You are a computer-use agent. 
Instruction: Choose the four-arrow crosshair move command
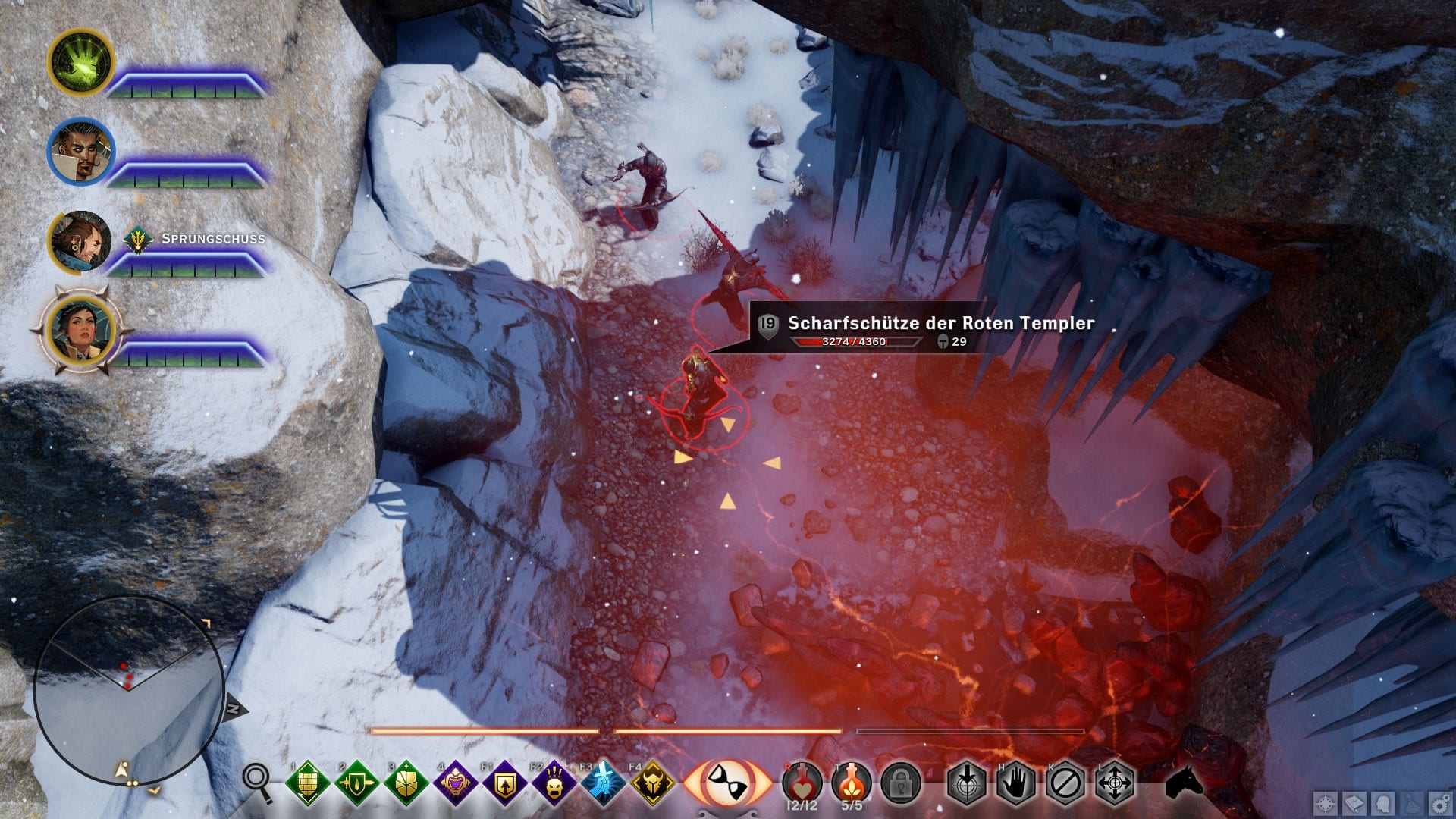(x=1115, y=783)
